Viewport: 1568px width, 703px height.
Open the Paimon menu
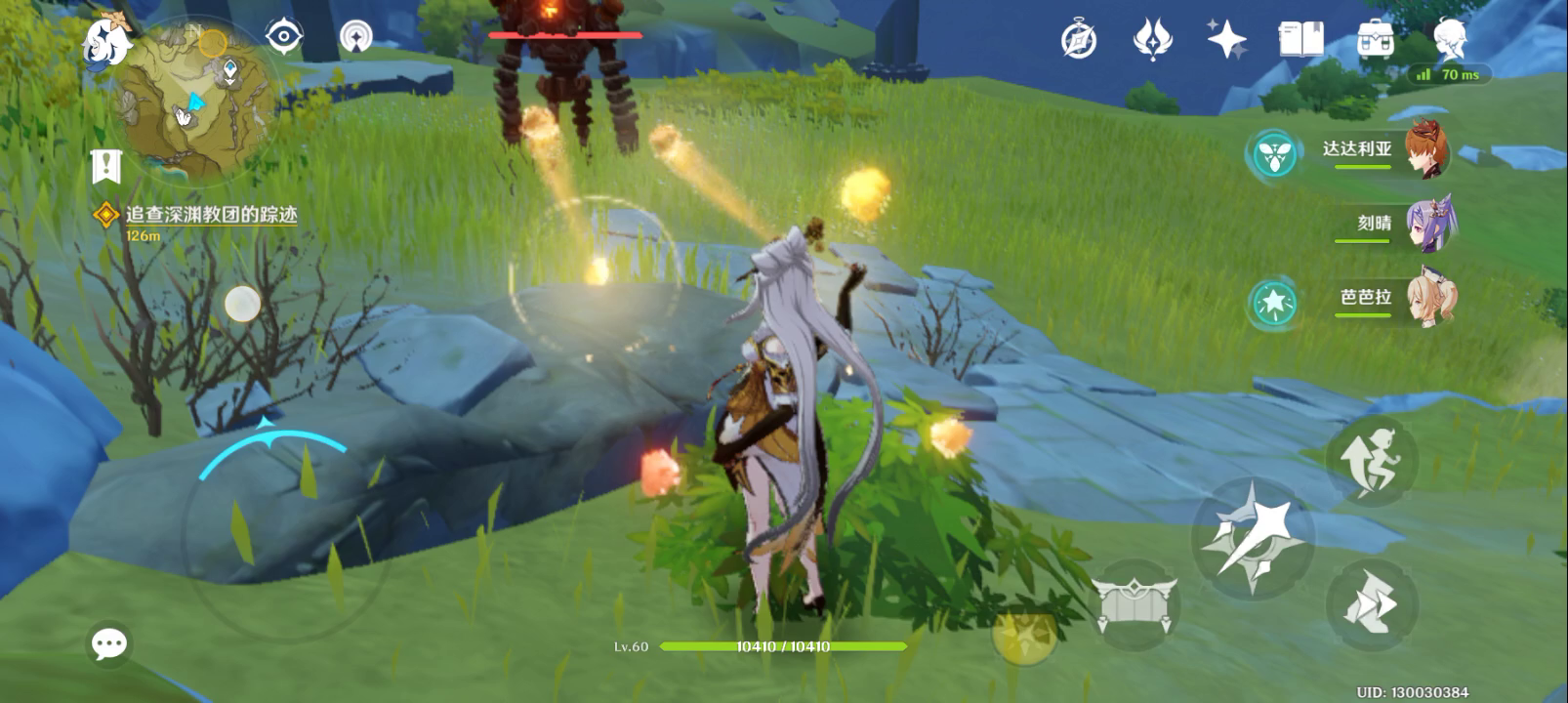click(105, 41)
